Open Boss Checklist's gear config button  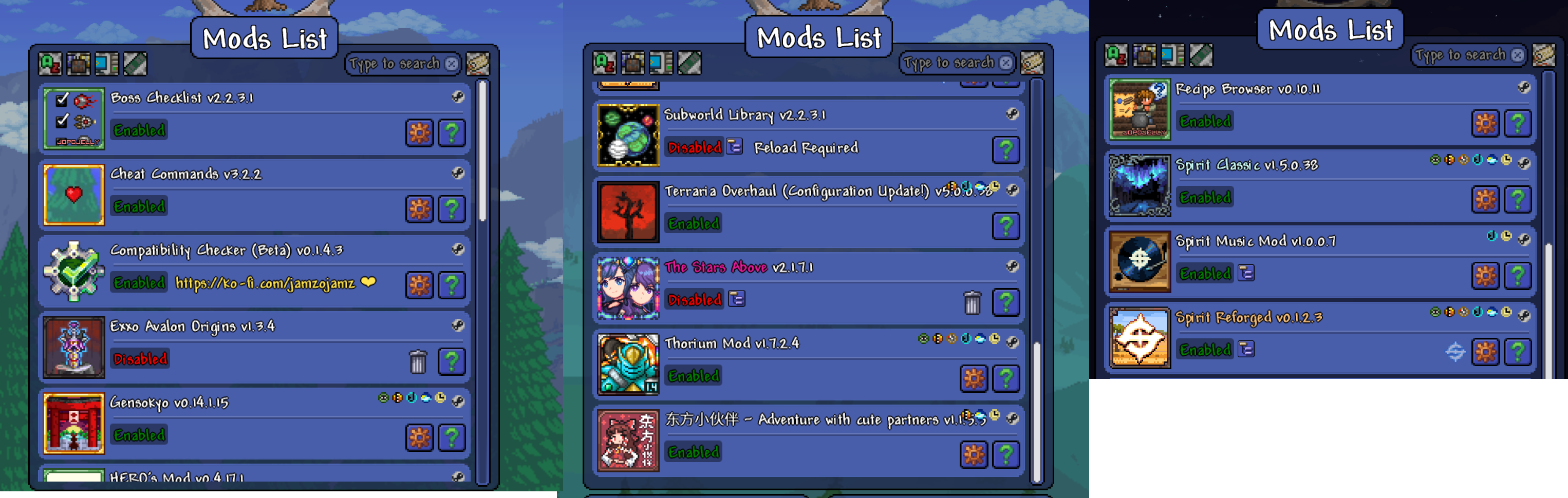(x=419, y=132)
